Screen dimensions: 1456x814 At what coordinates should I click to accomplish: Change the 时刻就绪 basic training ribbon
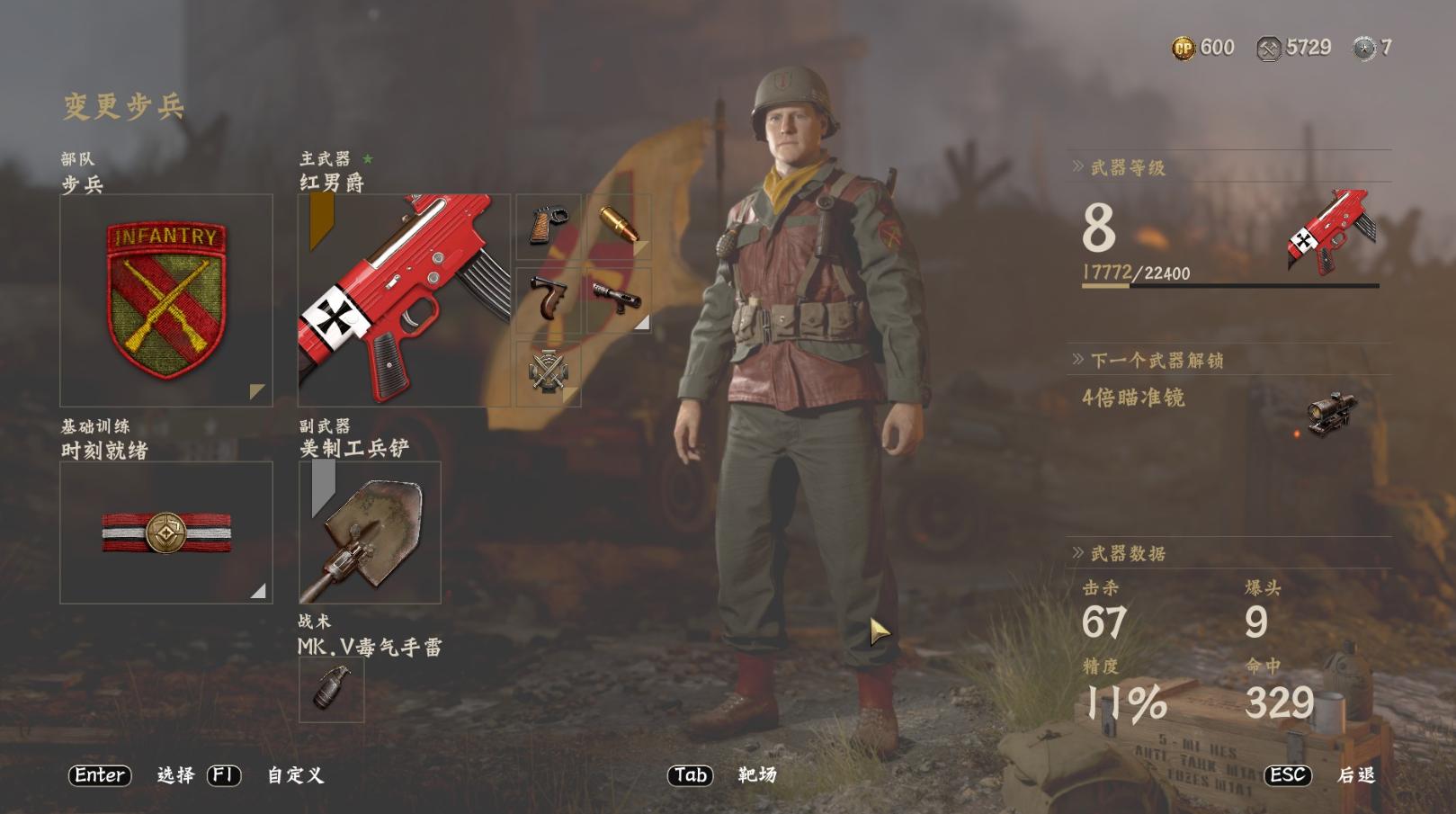click(x=166, y=532)
